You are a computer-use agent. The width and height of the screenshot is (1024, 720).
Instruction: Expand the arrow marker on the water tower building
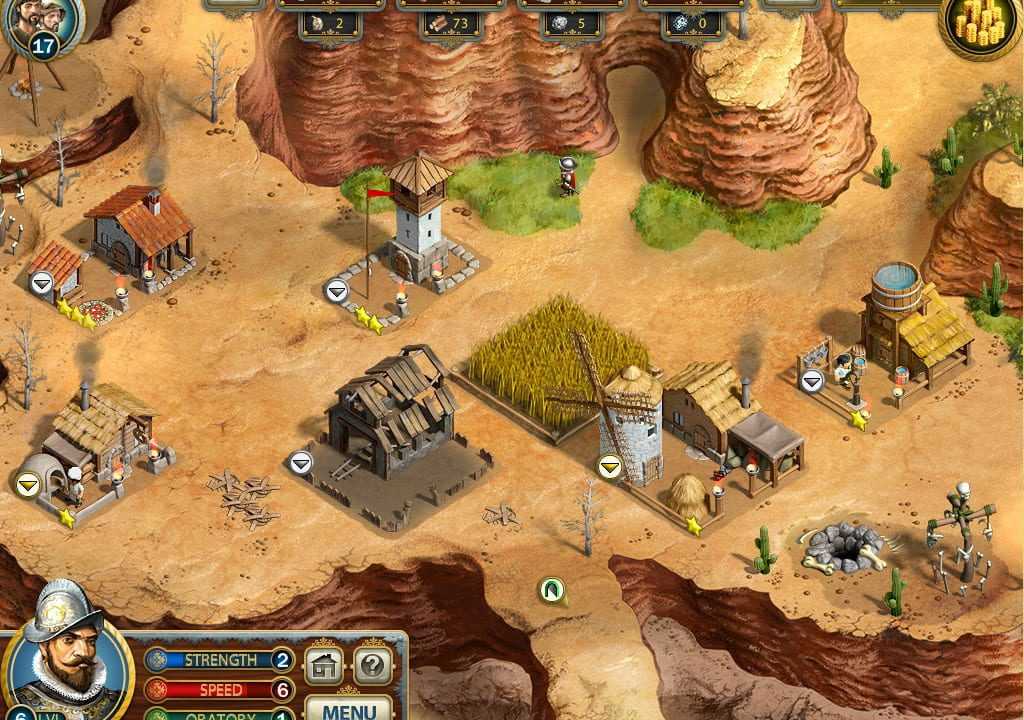(x=812, y=380)
